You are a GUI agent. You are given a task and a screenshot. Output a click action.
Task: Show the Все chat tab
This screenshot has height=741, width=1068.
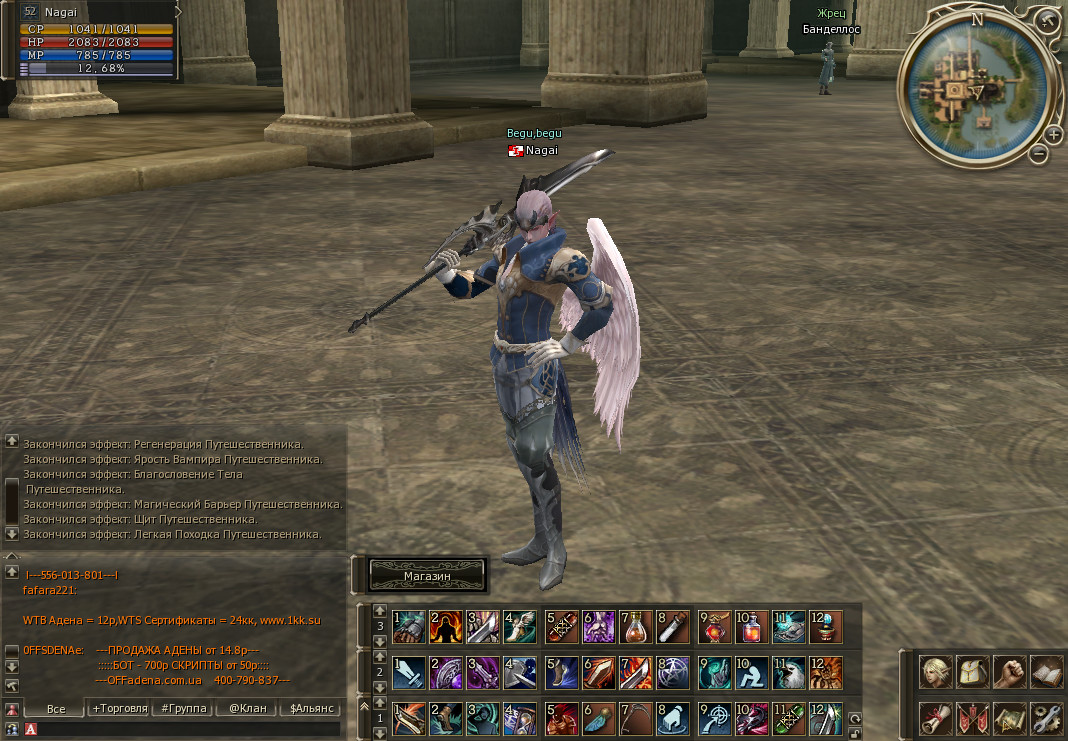[56, 708]
